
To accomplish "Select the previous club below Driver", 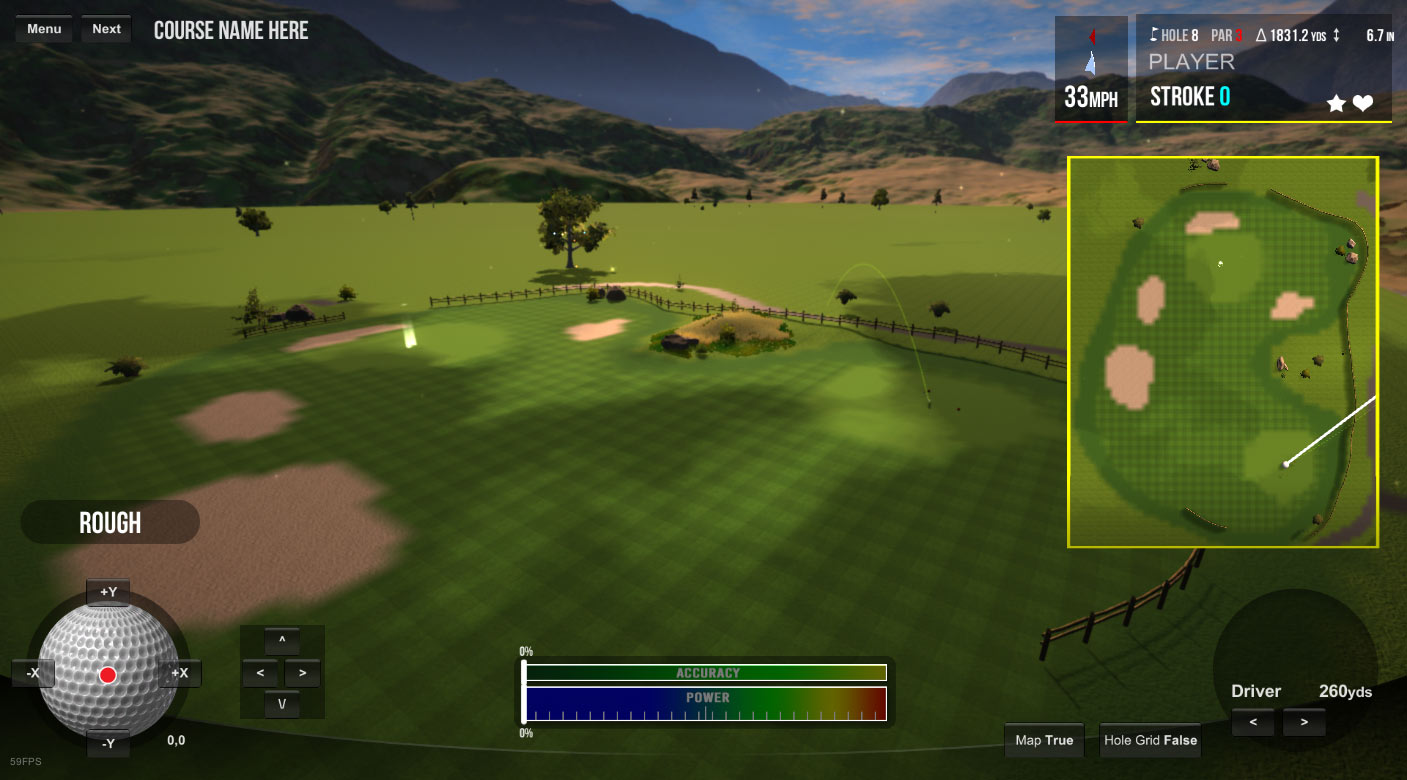I will tap(1253, 722).
